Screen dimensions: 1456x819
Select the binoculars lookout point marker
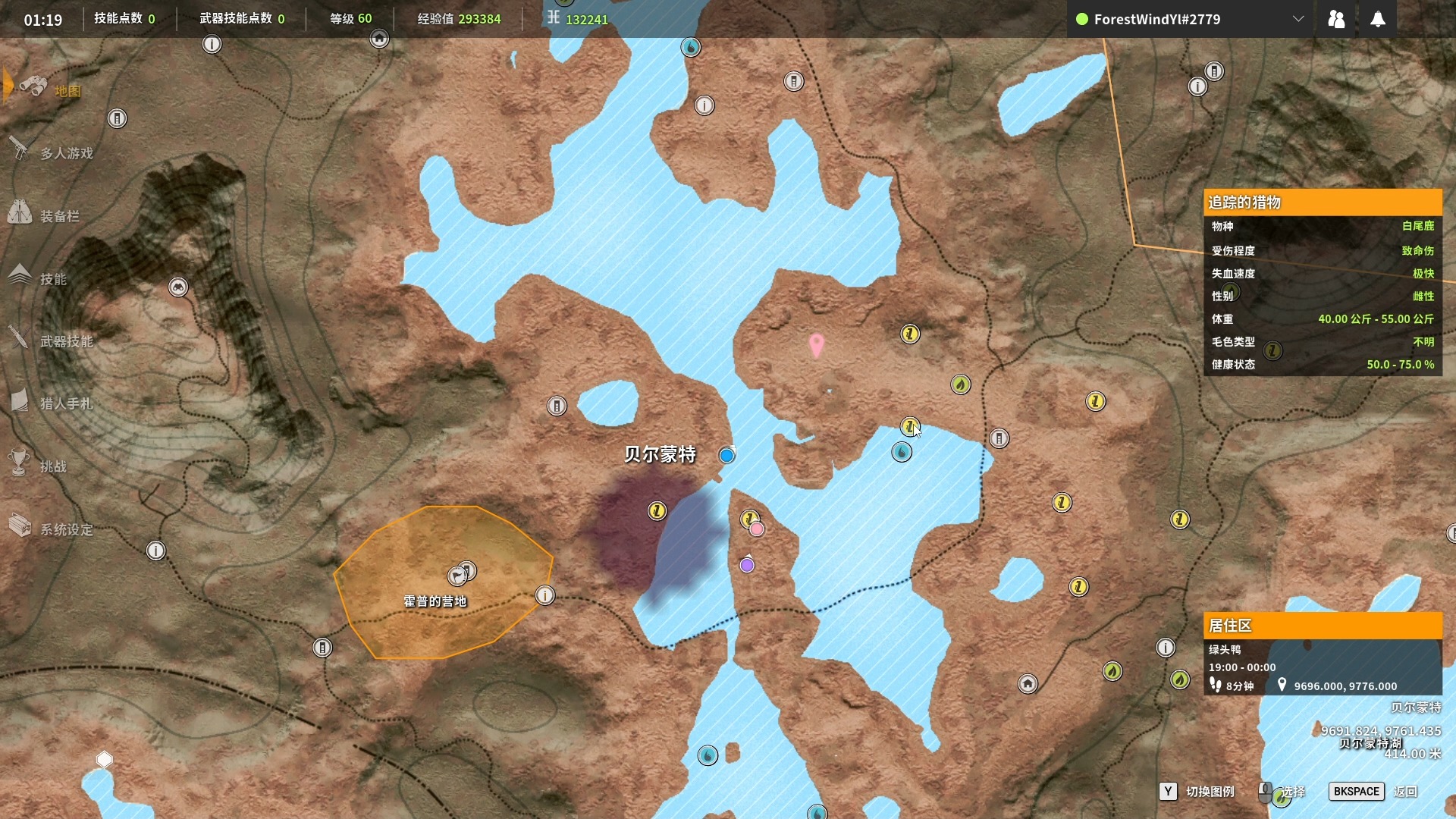(178, 287)
